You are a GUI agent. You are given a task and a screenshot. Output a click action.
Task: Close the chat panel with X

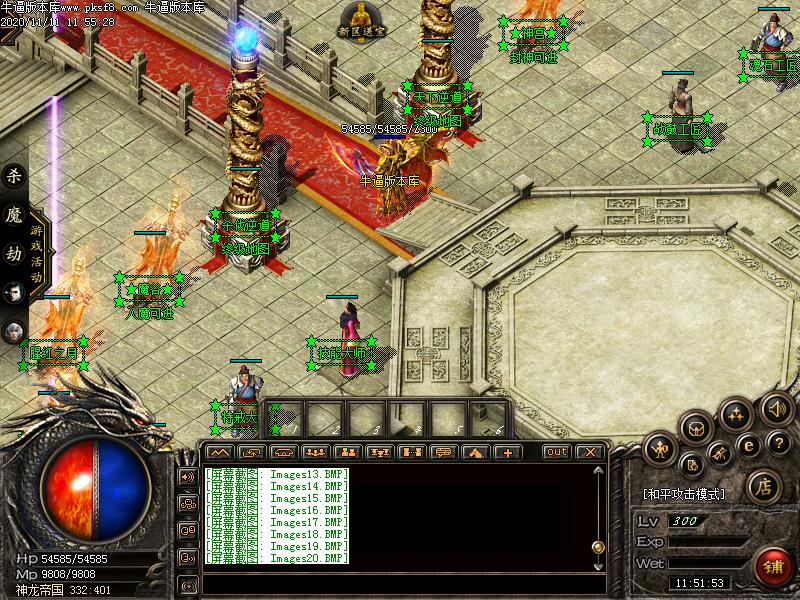(x=590, y=452)
